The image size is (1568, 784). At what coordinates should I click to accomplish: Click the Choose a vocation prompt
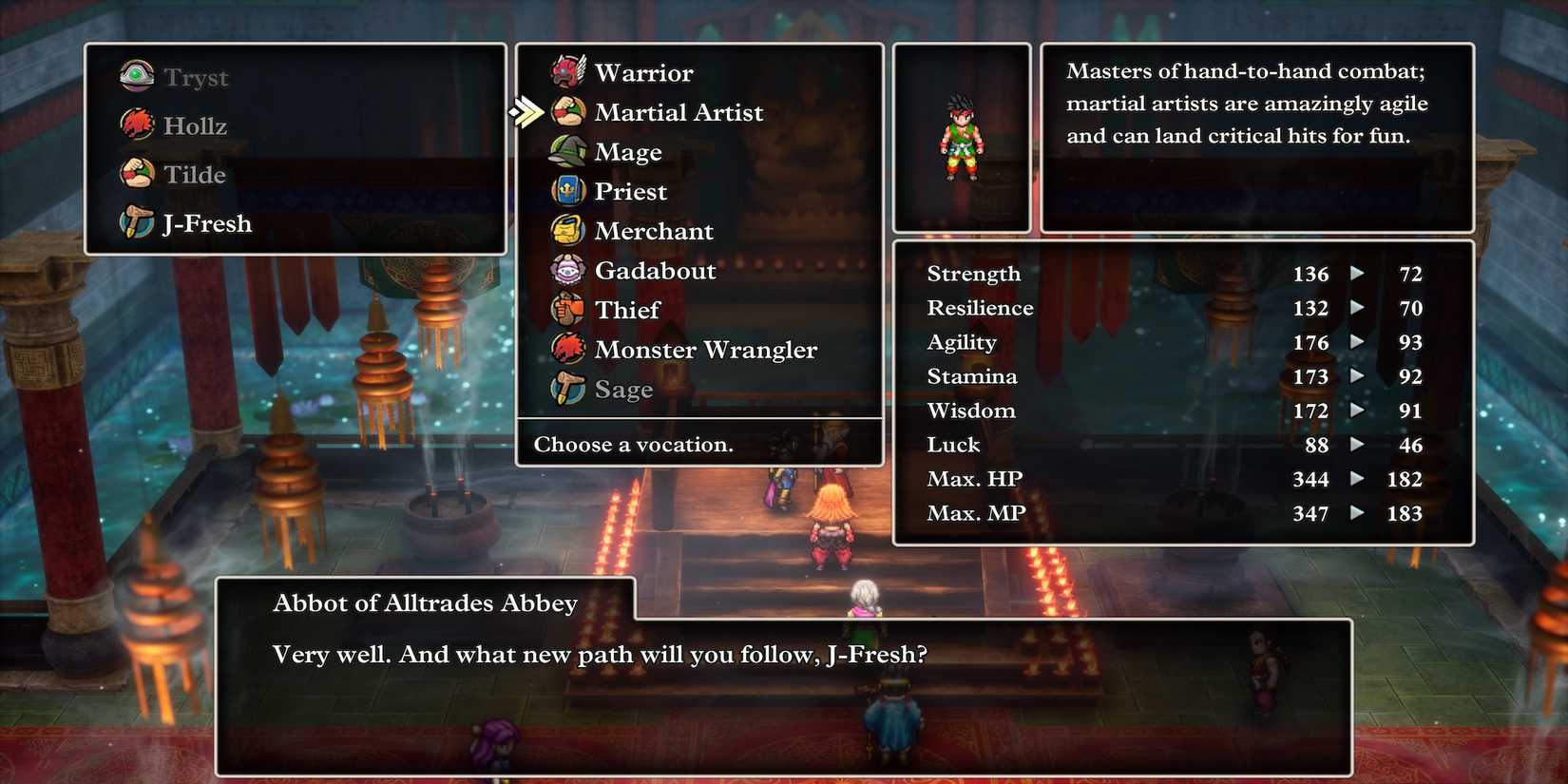(633, 444)
